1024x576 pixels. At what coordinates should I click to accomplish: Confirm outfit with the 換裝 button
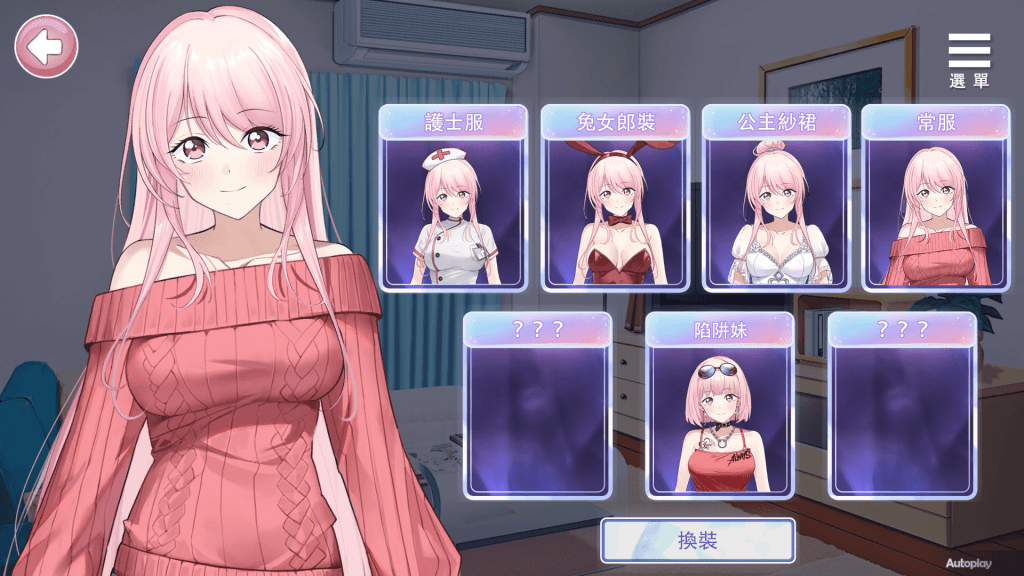pyautogui.click(x=697, y=541)
